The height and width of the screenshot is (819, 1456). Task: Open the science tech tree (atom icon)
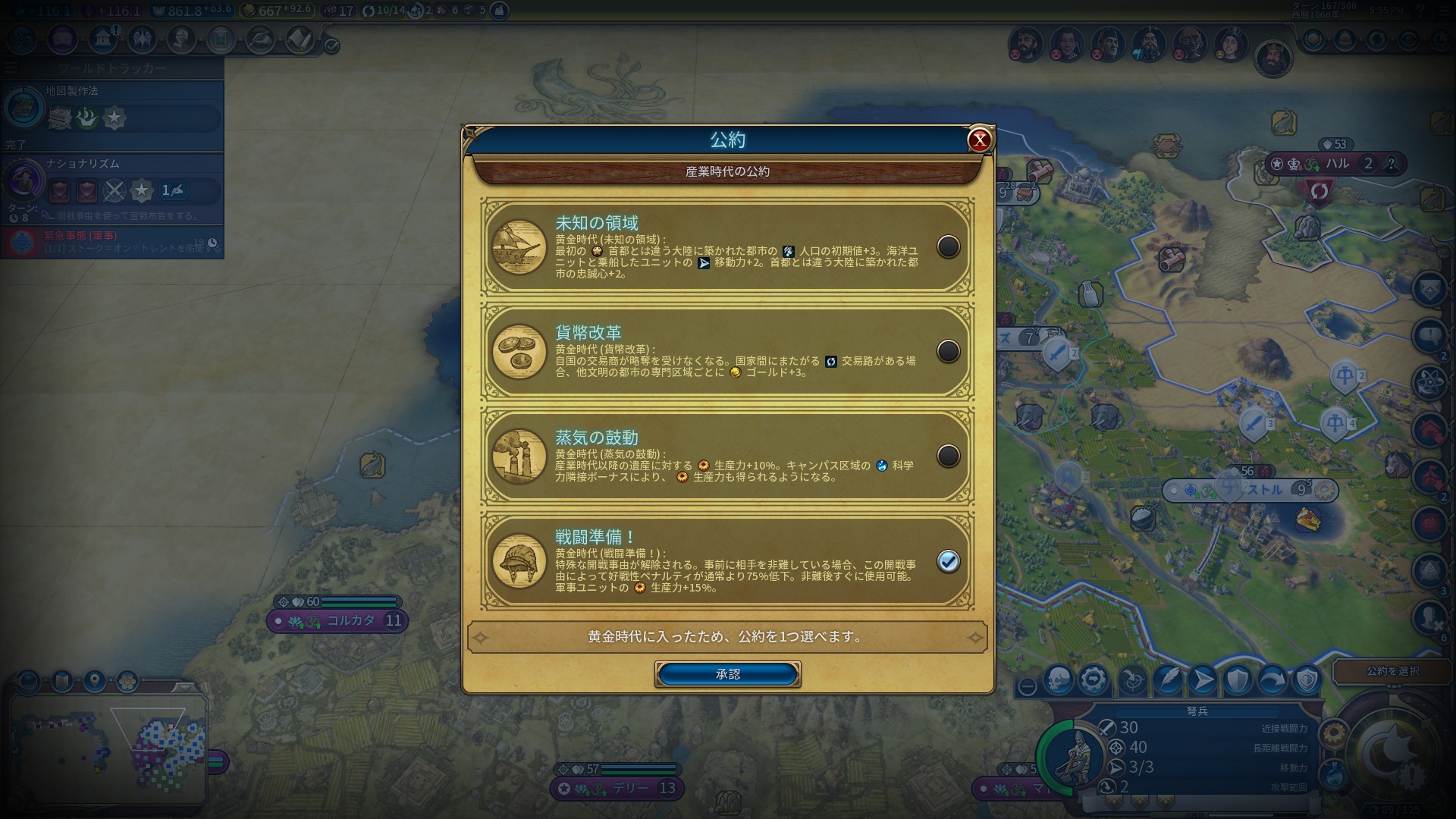tap(22, 39)
